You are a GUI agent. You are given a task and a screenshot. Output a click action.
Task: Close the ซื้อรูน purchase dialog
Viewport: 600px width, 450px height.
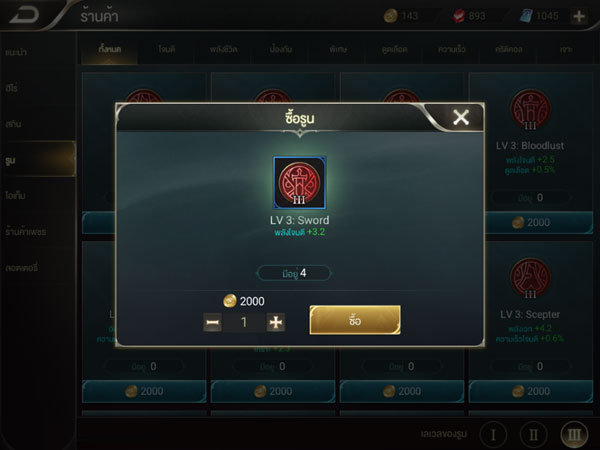(460, 118)
